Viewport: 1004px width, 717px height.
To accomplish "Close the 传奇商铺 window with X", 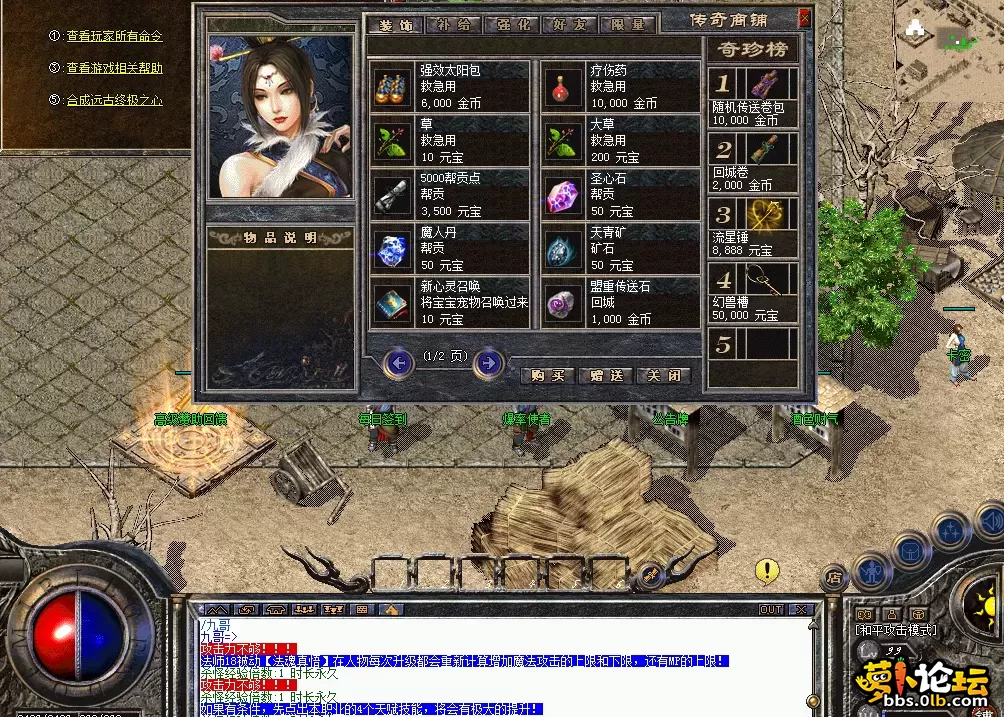I will (804, 18).
